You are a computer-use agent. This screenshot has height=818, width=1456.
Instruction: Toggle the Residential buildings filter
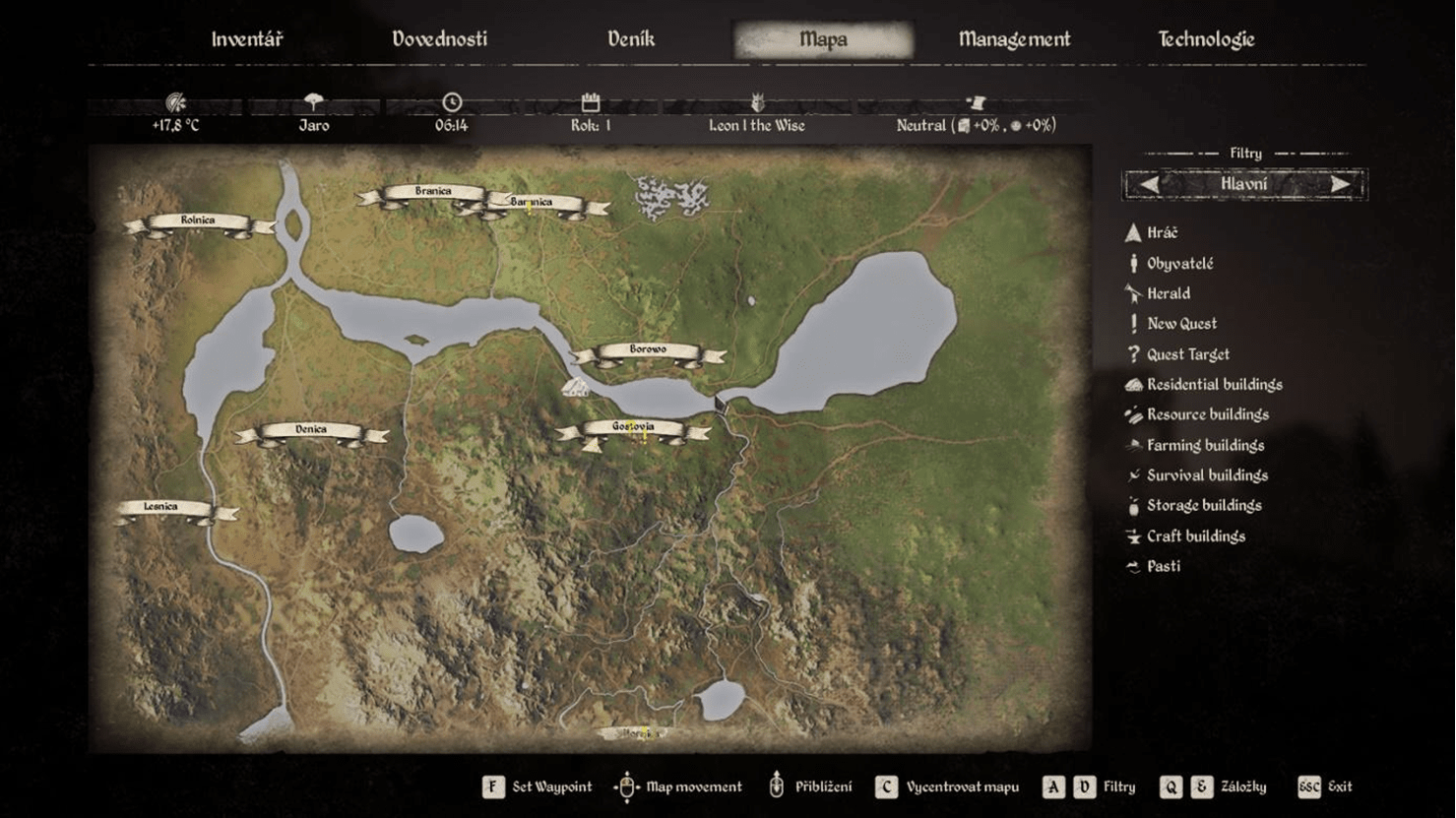point(1214,385)
